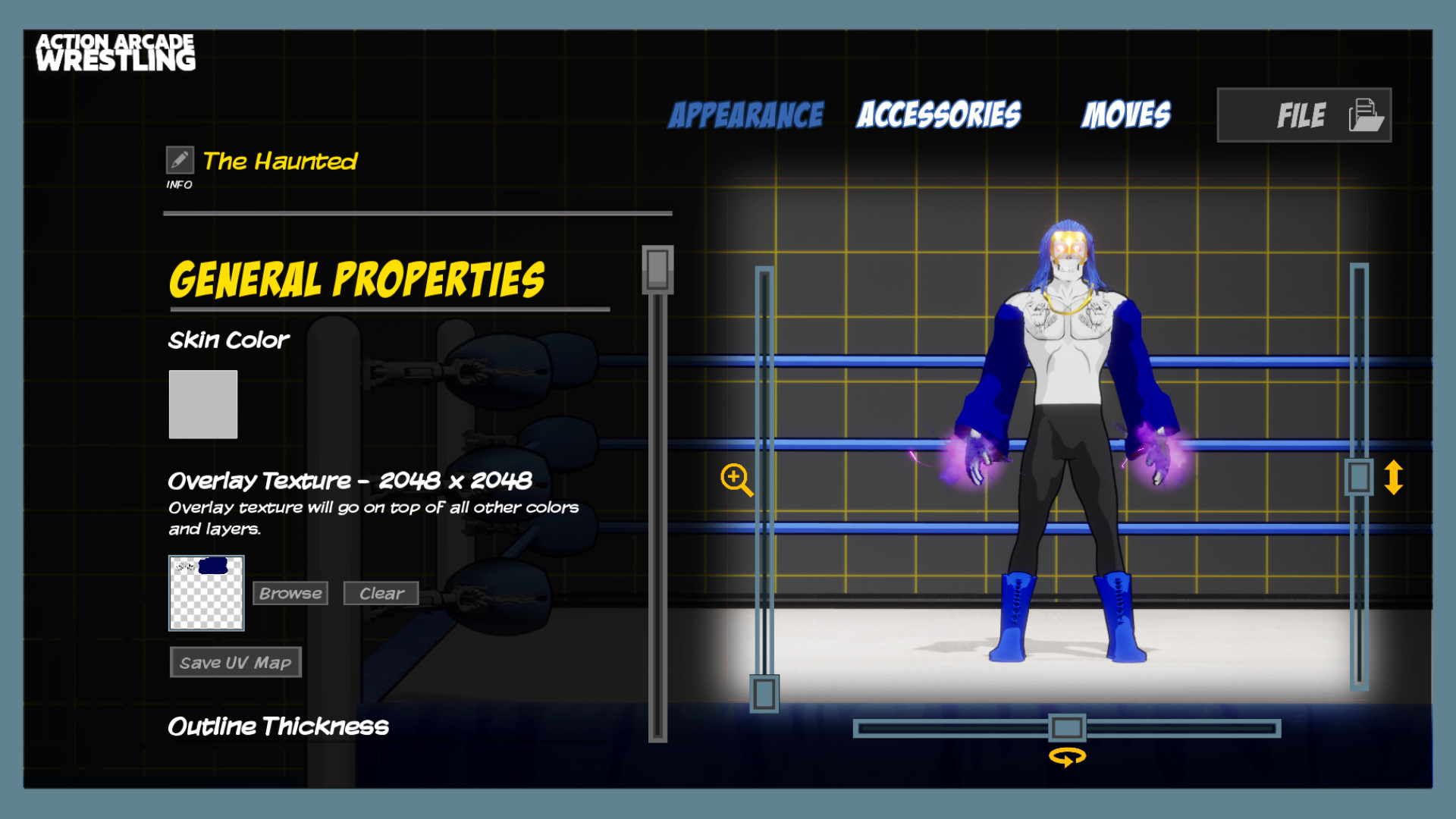
Task: Open the FILE menu button
Action: [1303, 115]
